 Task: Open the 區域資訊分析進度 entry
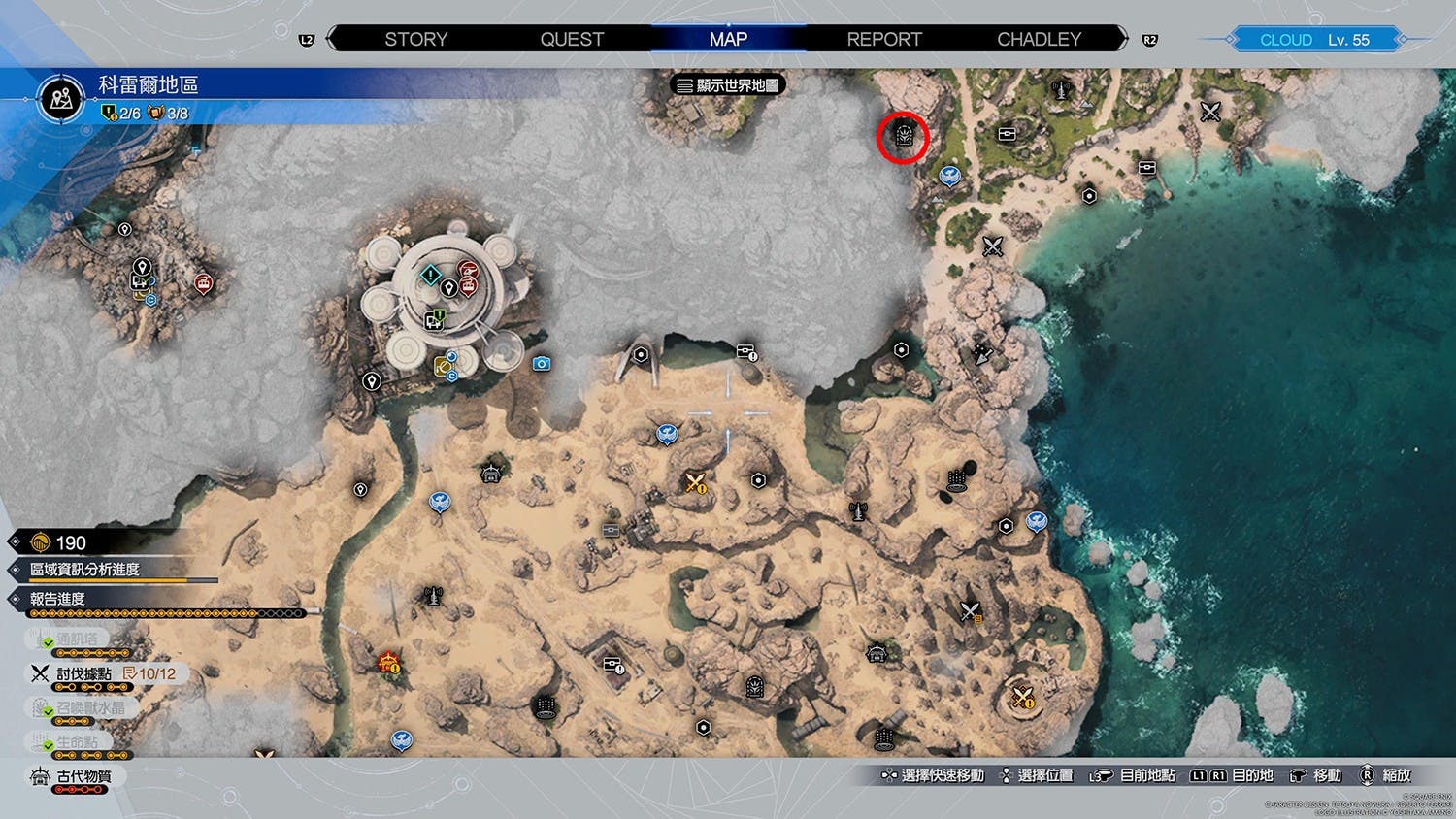[x=84, y=570]
